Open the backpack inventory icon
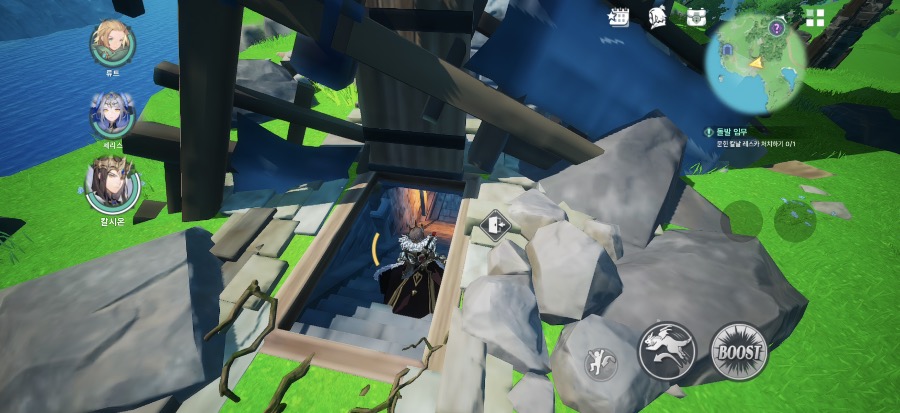900x413 pixels. (696, 16)
